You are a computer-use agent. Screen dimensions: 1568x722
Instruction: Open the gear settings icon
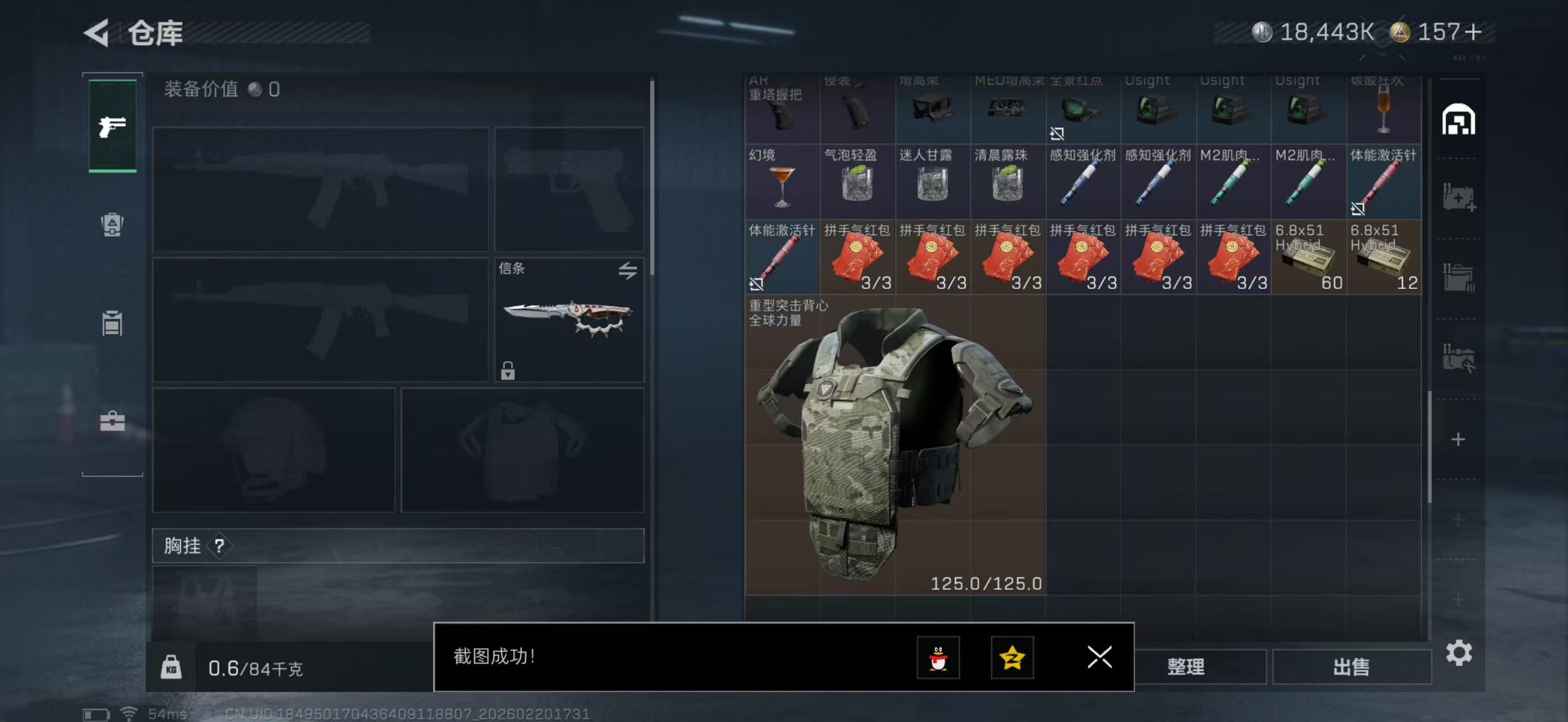(1459, 653)
